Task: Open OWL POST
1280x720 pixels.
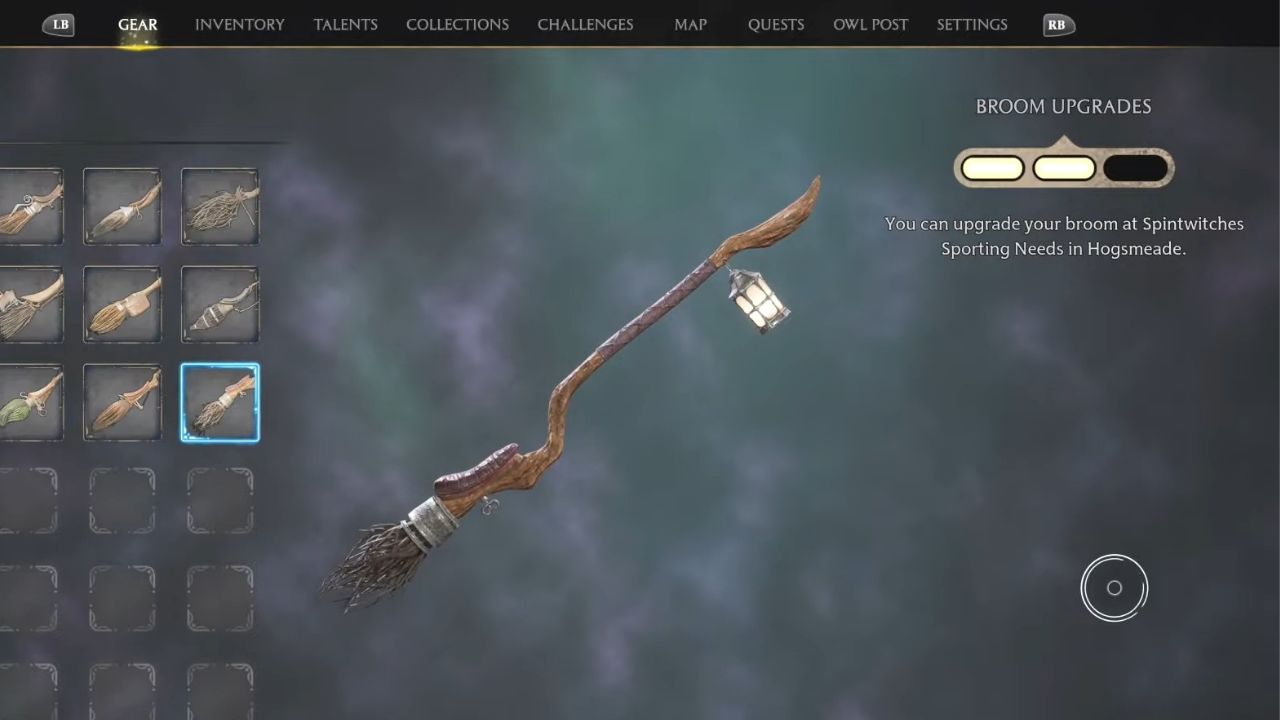Action: click(x=870, y=24)
